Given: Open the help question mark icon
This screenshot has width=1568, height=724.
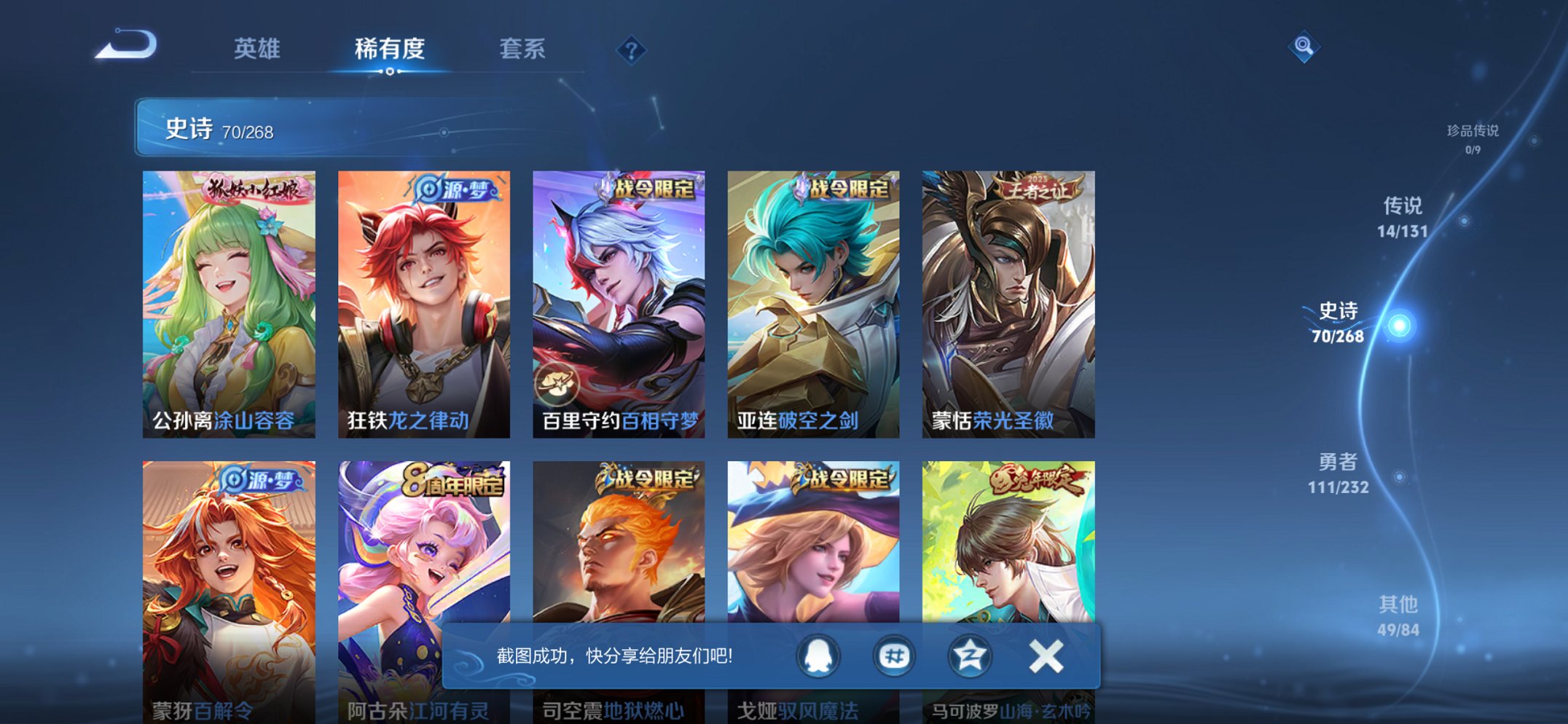Looking at the screenshot, I should 631,50.
